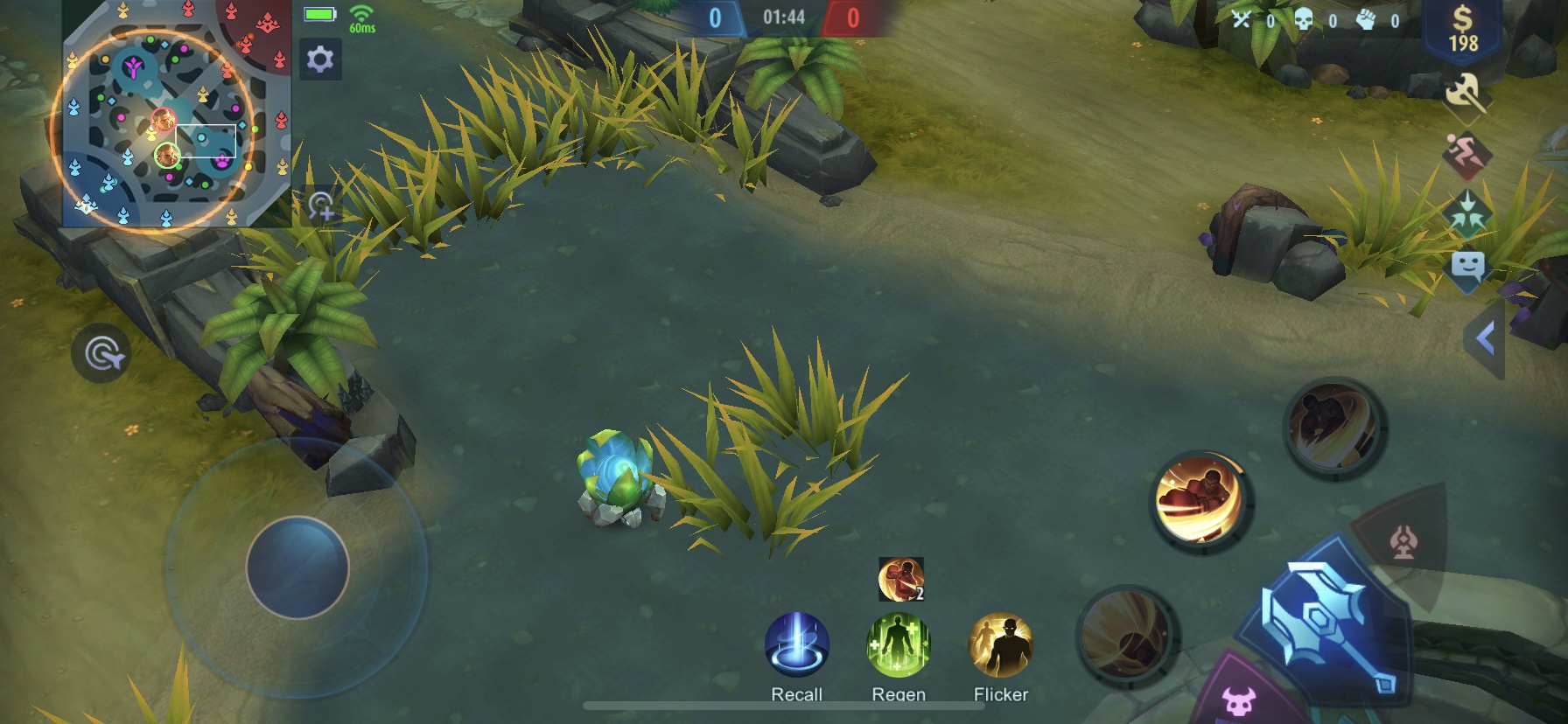This screenshot has width=1568, height=724.
Task: Use the Regen ability
Action: point(899,648)
